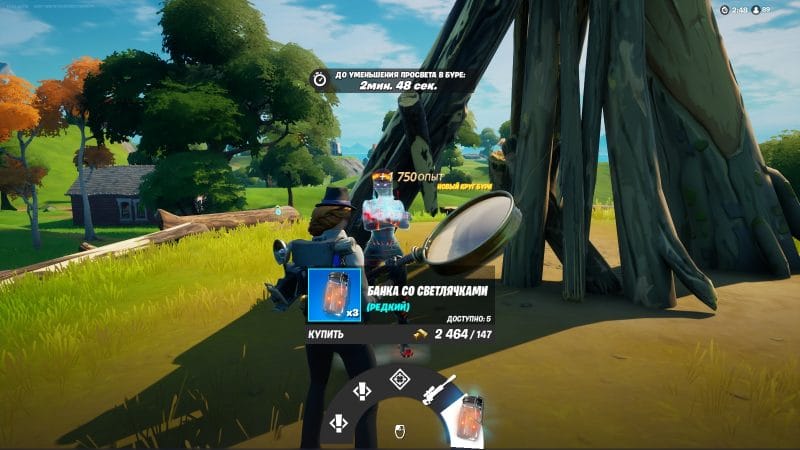The height and width of the screenshot is (450, 800).
Task: Choose the sniper rifle option on the wheel
Action: [x=440, y=388]
